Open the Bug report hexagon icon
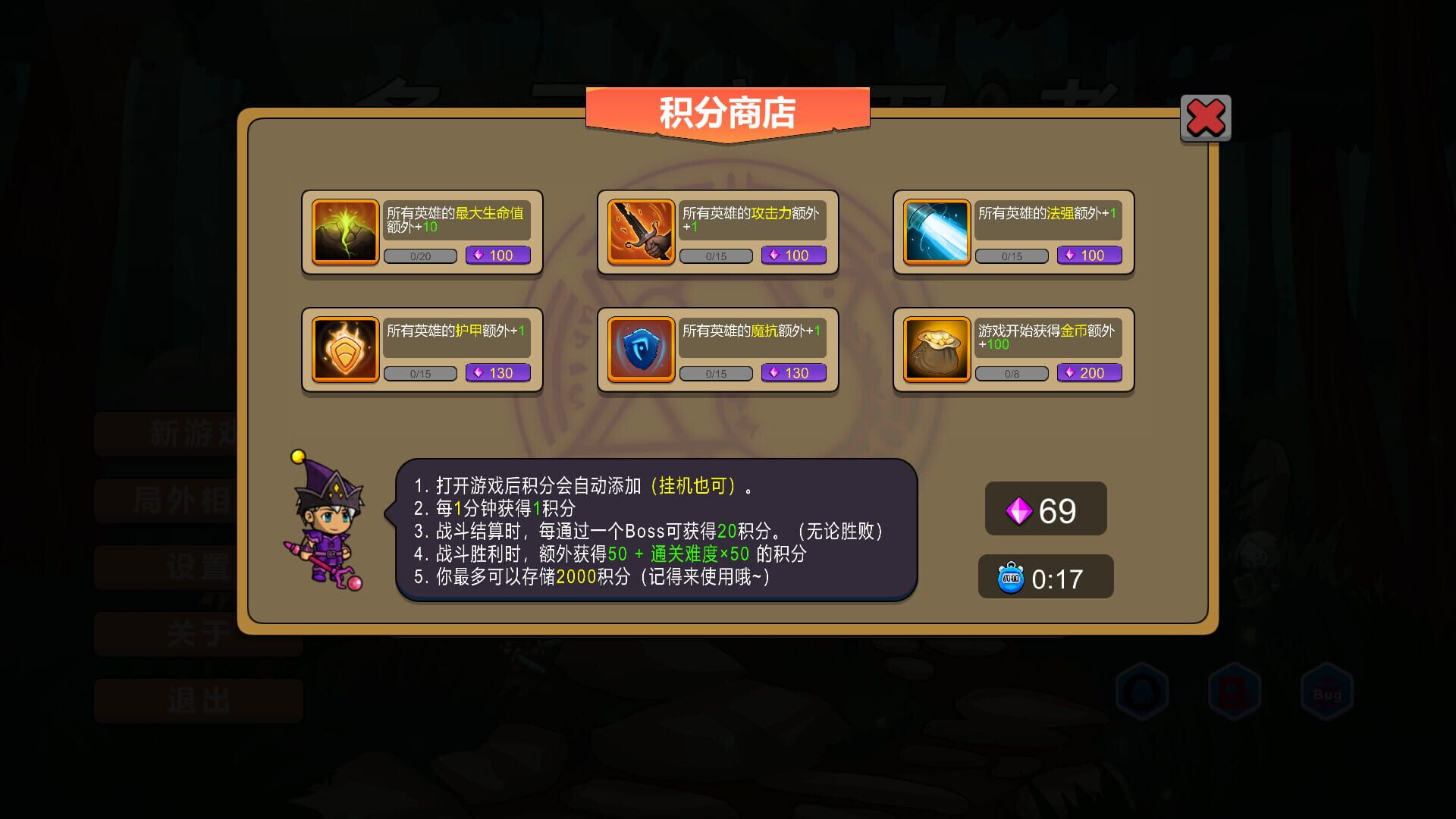1456x819 pixels. tap(1328, 690)
